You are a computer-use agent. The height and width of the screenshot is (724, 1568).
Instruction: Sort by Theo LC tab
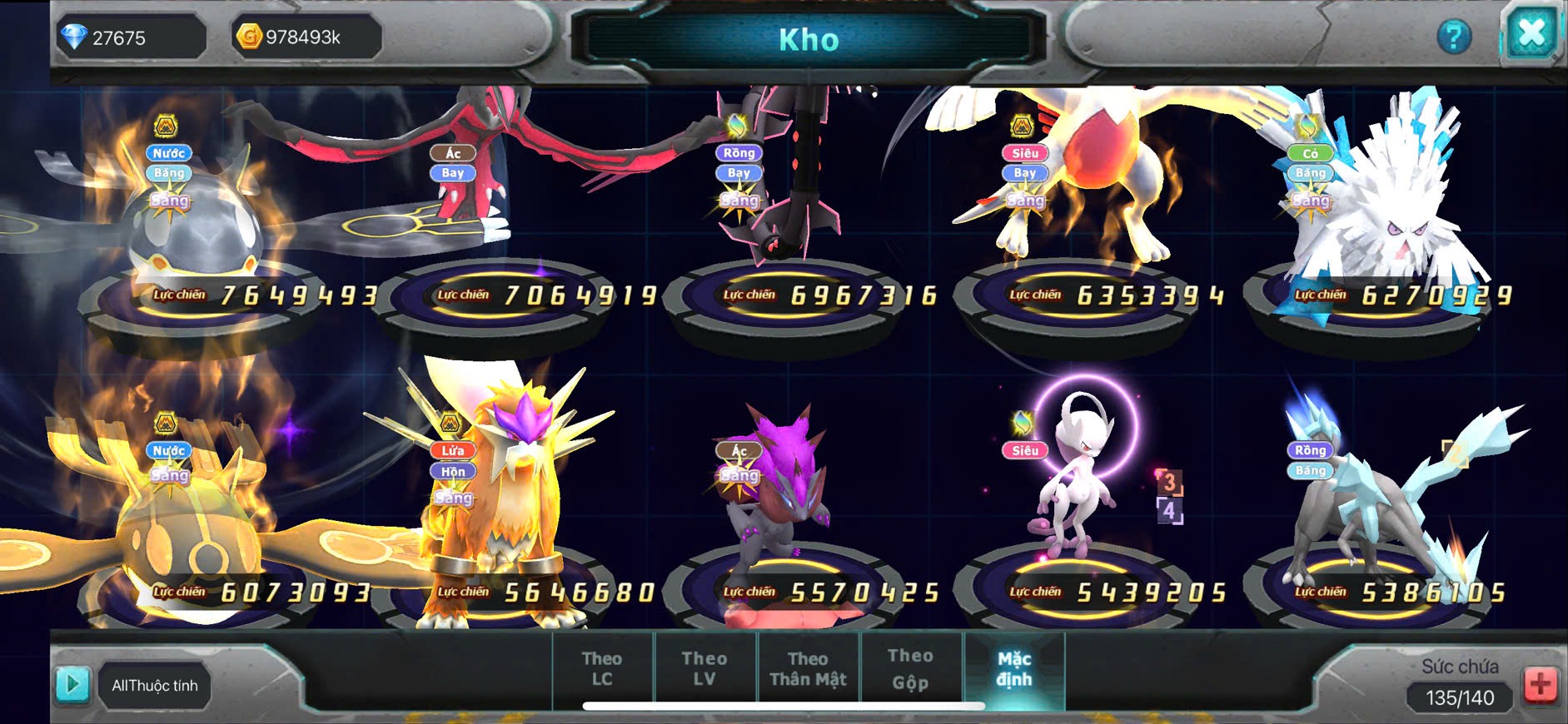[x=602, y=669]
